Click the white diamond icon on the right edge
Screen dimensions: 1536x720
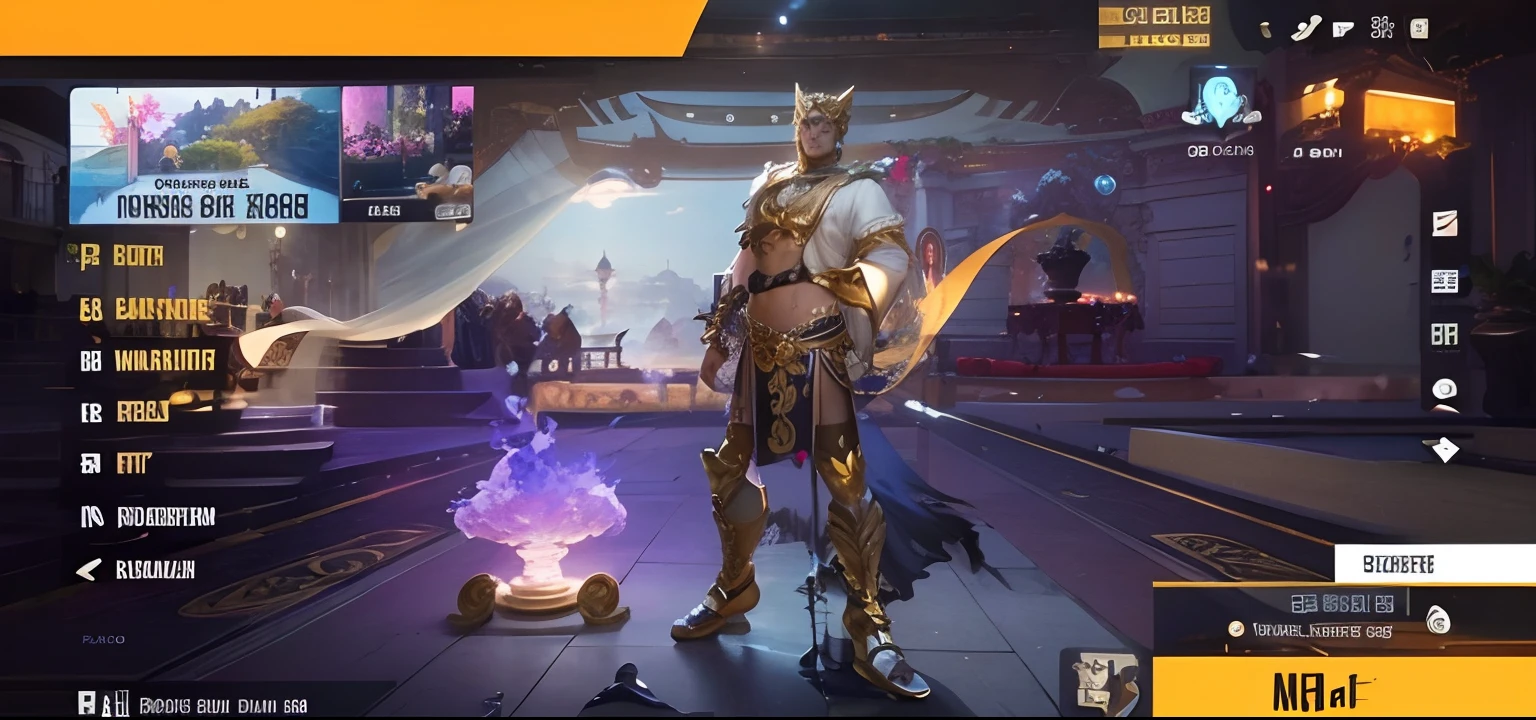1444,449
